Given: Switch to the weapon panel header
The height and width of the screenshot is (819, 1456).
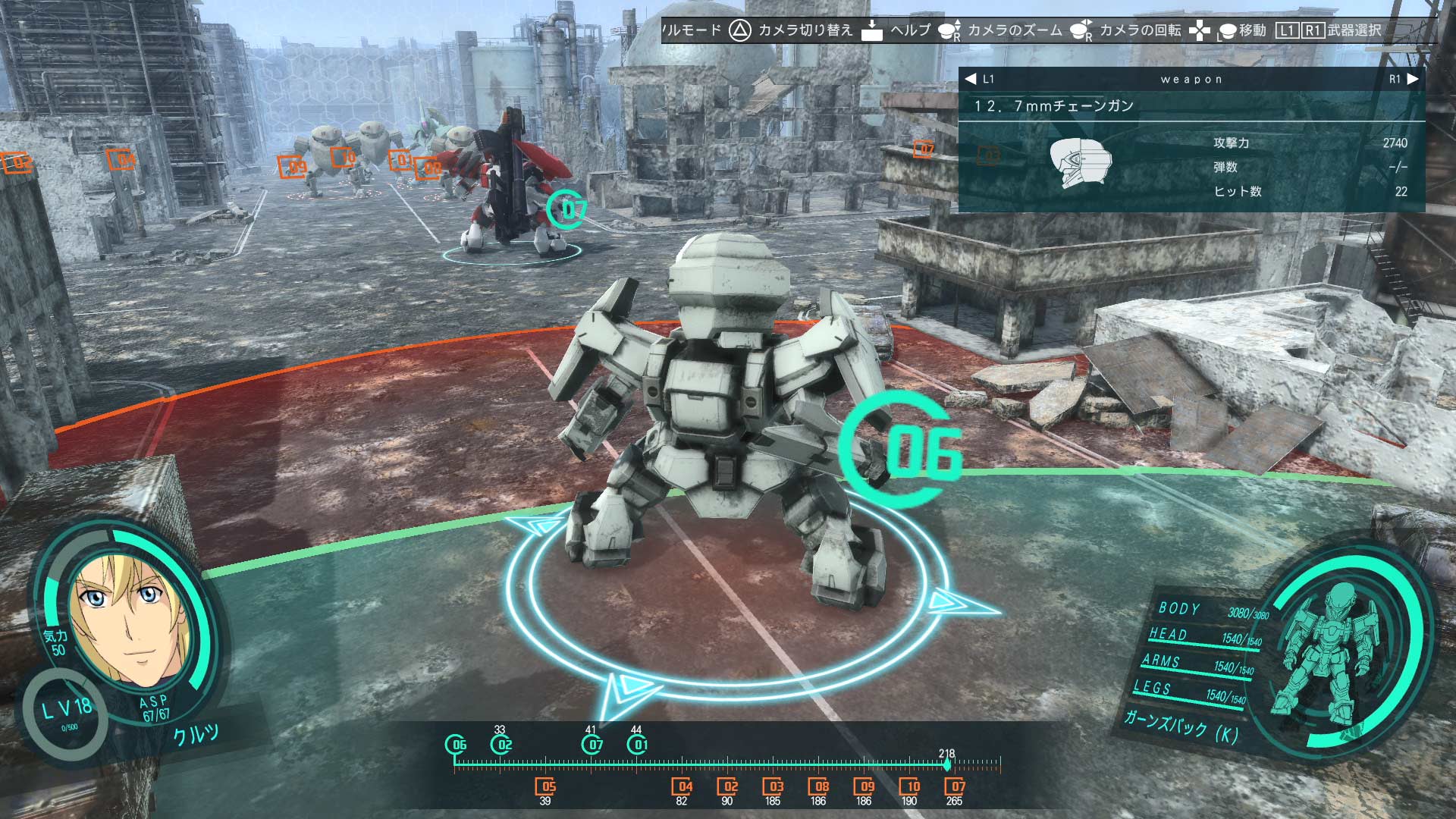Looking at the screenshot, I should [1191, 78].
